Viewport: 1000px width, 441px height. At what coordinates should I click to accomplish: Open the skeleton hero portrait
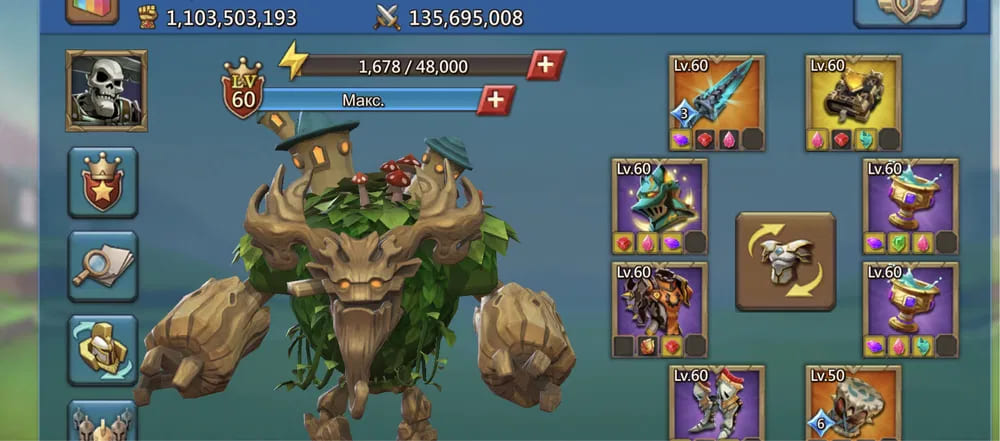point(106,91)
